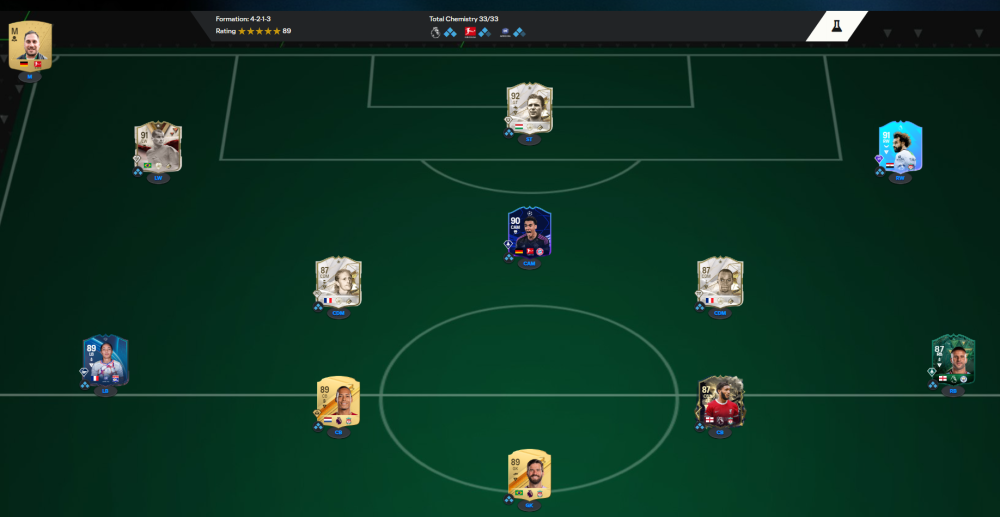Choose the gold 89-rated CB card
Viewport: 1000px width, 517px height.
coord(338,402)
